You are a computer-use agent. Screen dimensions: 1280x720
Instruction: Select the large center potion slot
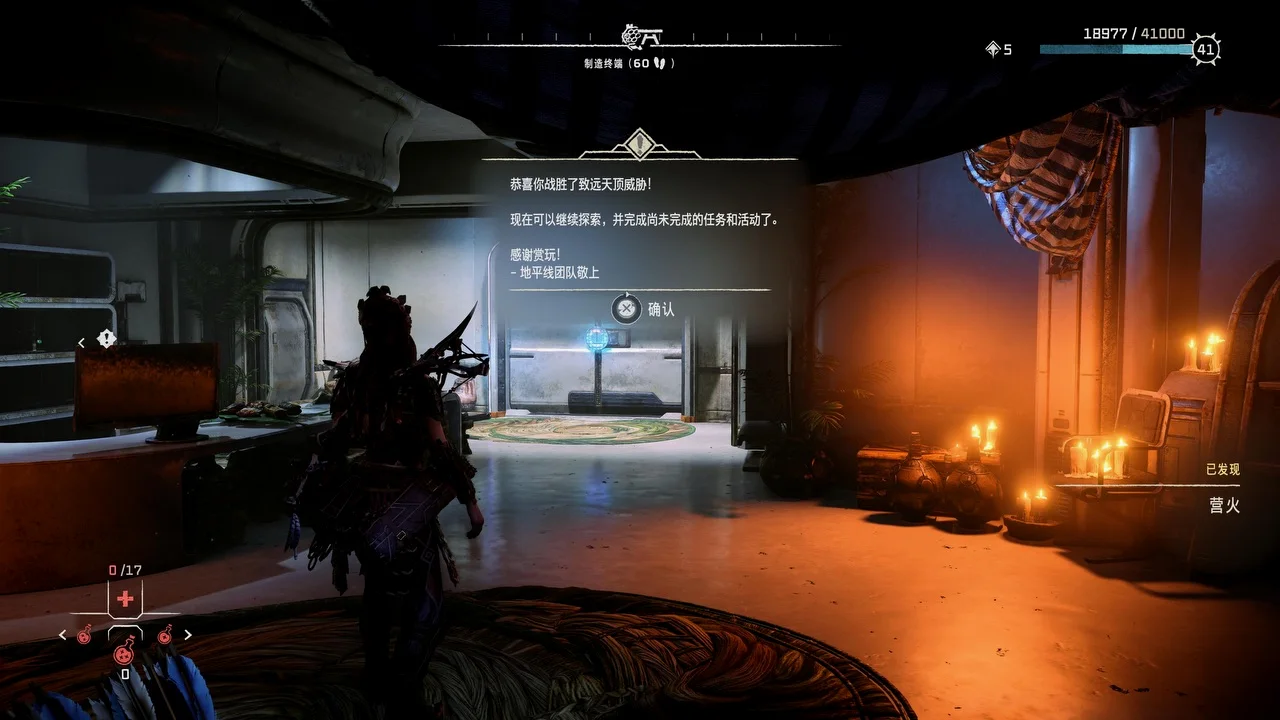click(125, 652)
